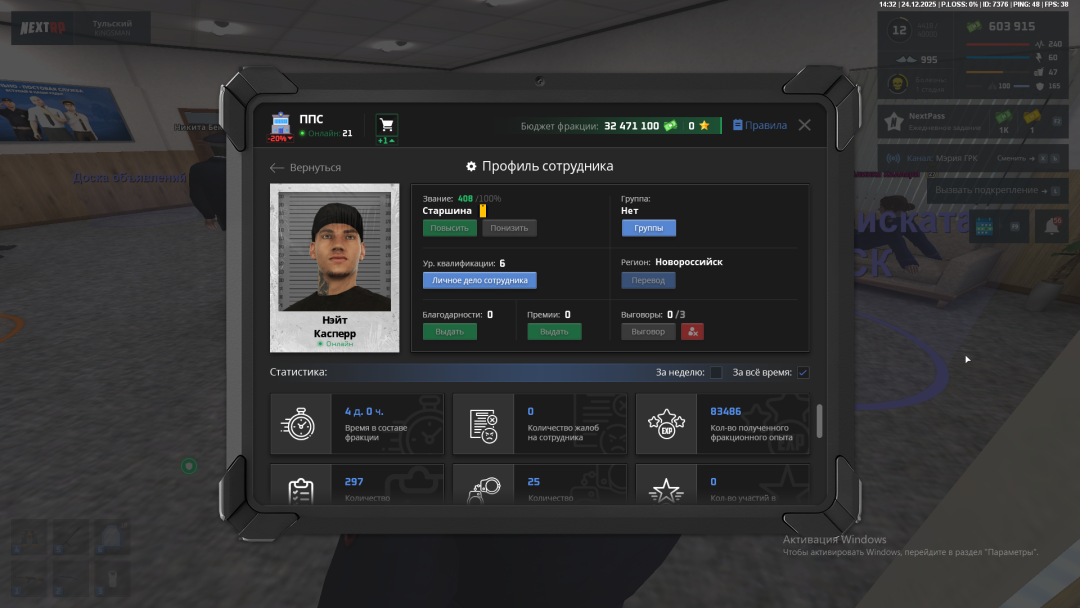The image size is (1080, 608).
Task: Open the Группы groups button
Action: pos(648,228)
